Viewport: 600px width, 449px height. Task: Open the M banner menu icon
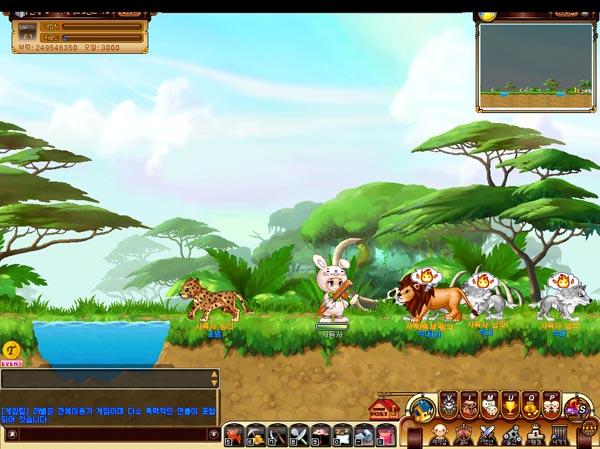[x=490, y=404]
